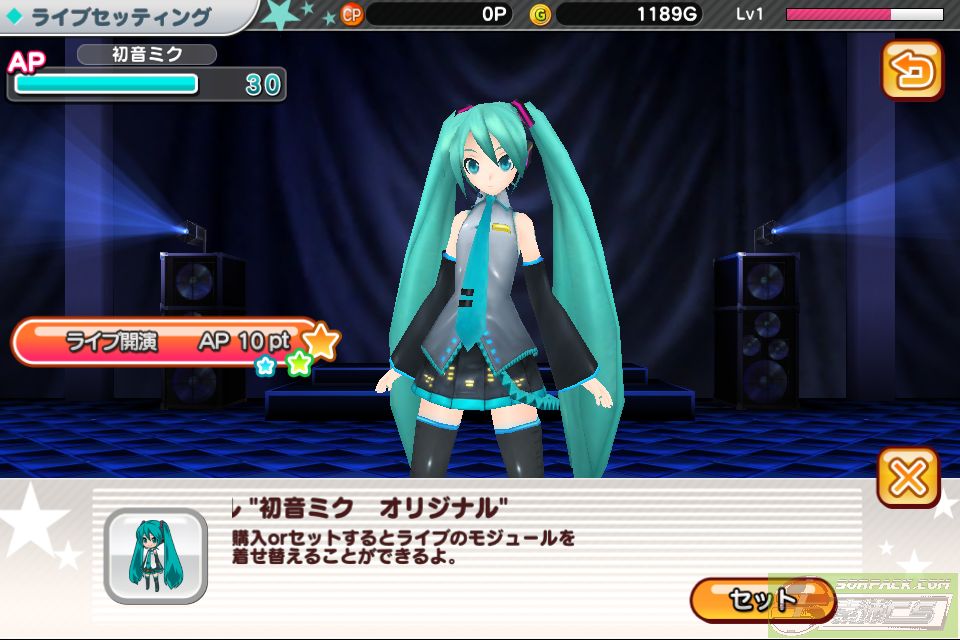
Task: Select the Hatsune Miku Original module thumbnail
Action: point(155,556)
